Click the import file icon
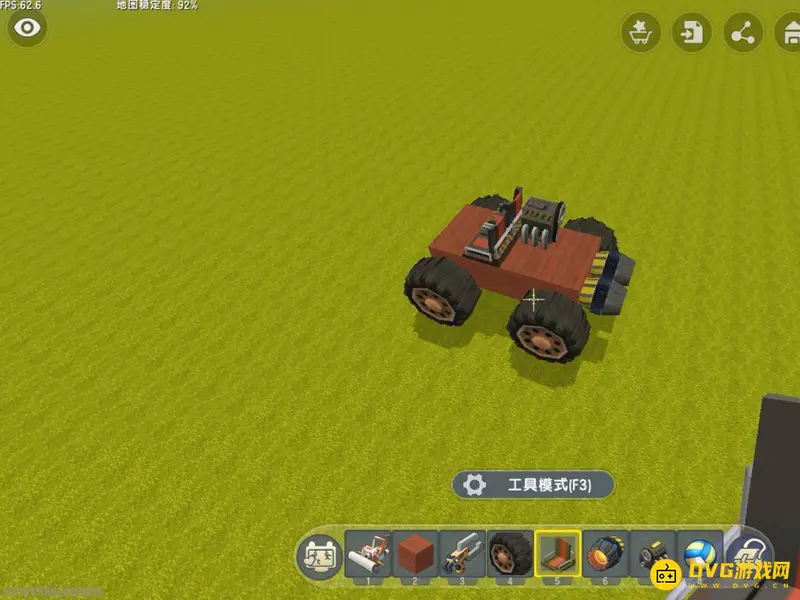Screen dimensions: 800x600 pyautogui.click(x=690, y=34)
